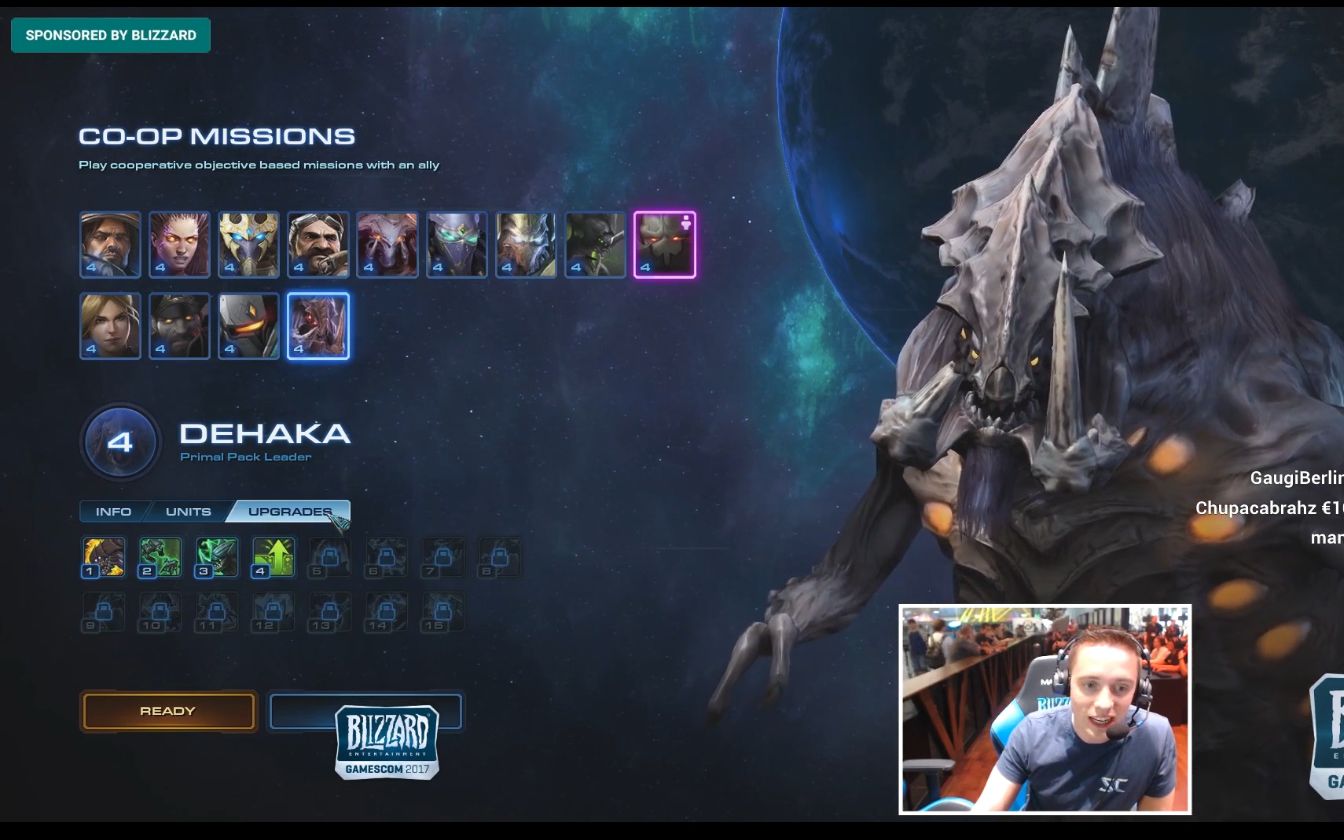
Task: Select the purple-highlighted Alarak portrait
Action: (664, 244)
